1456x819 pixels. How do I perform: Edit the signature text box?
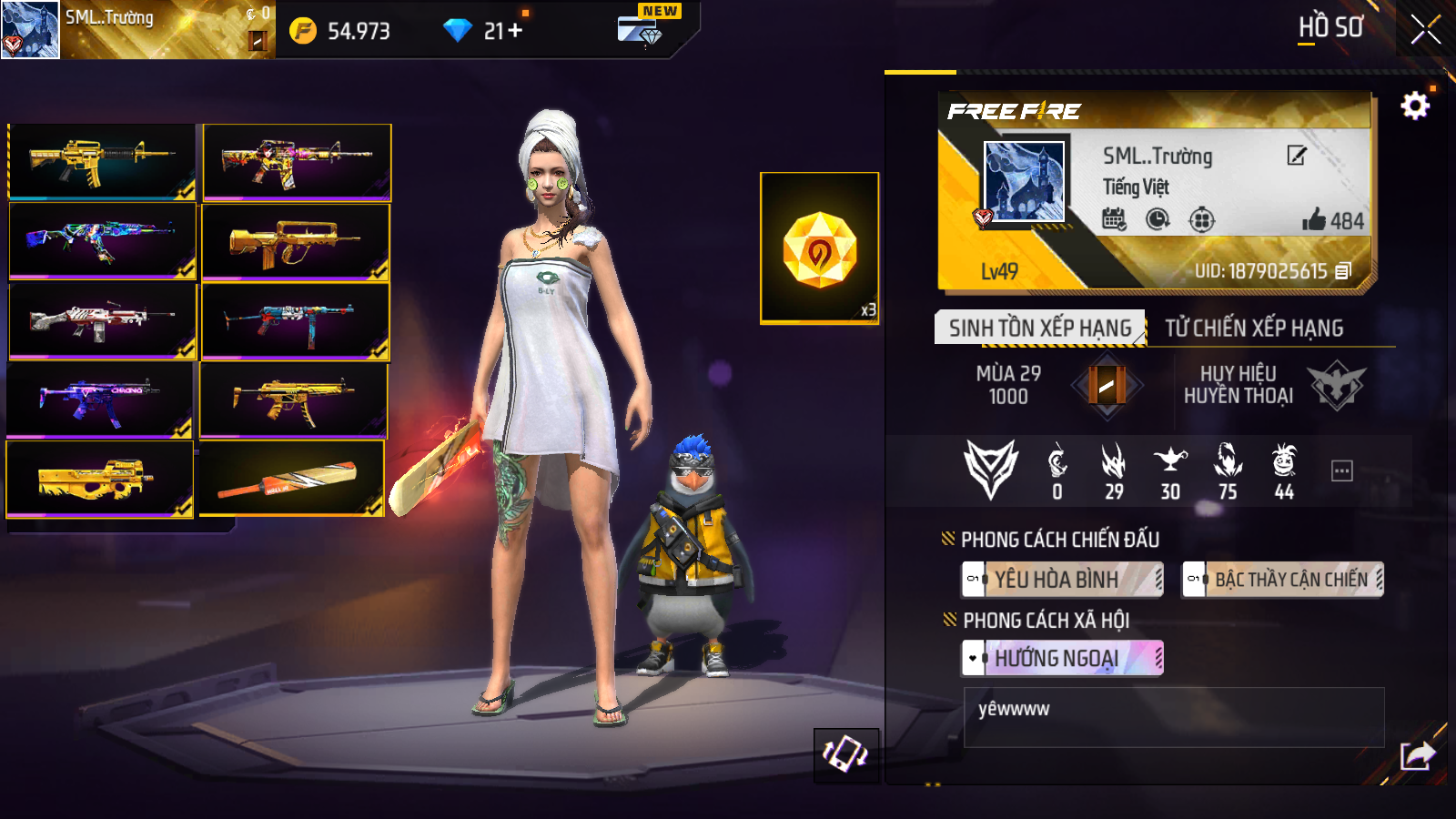1173,717
